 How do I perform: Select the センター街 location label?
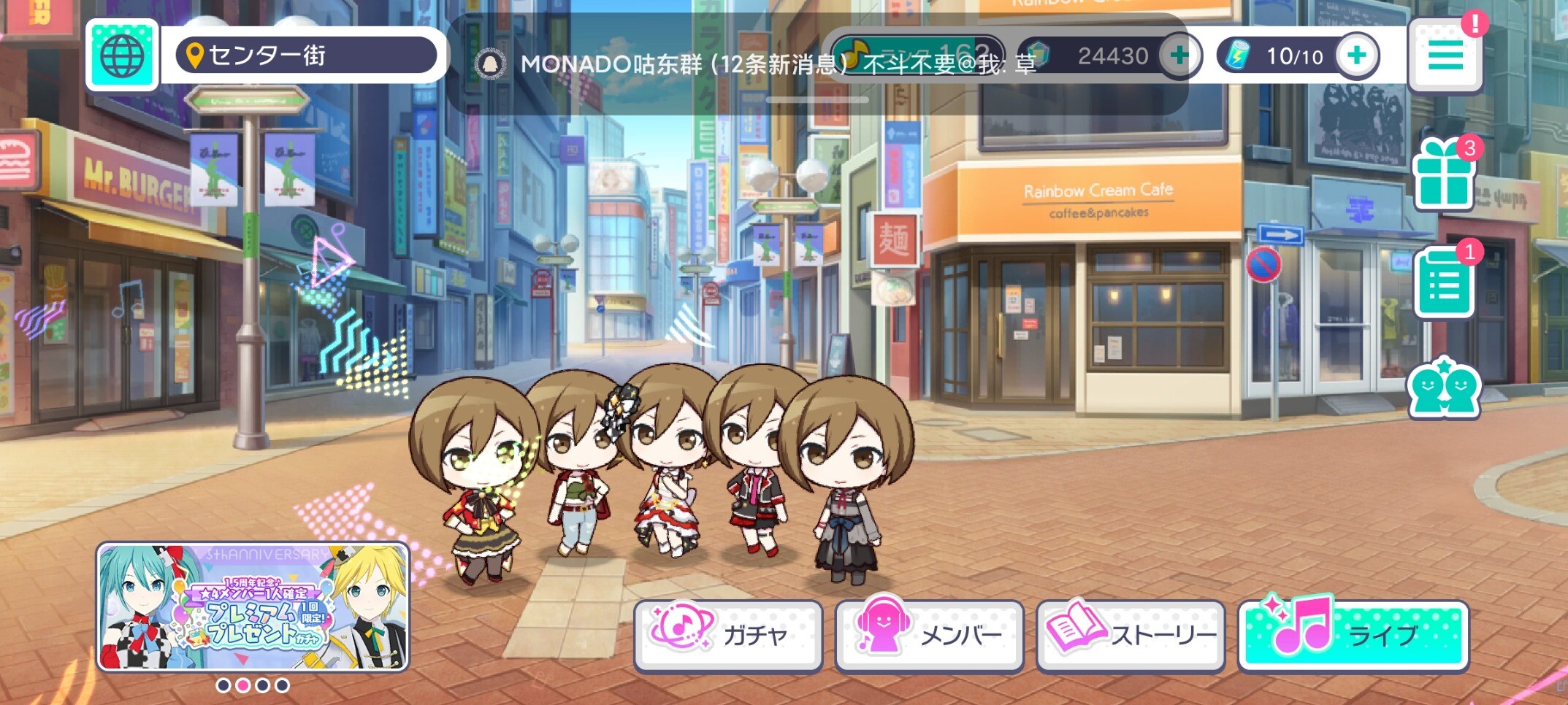click(x=305, y=55)
